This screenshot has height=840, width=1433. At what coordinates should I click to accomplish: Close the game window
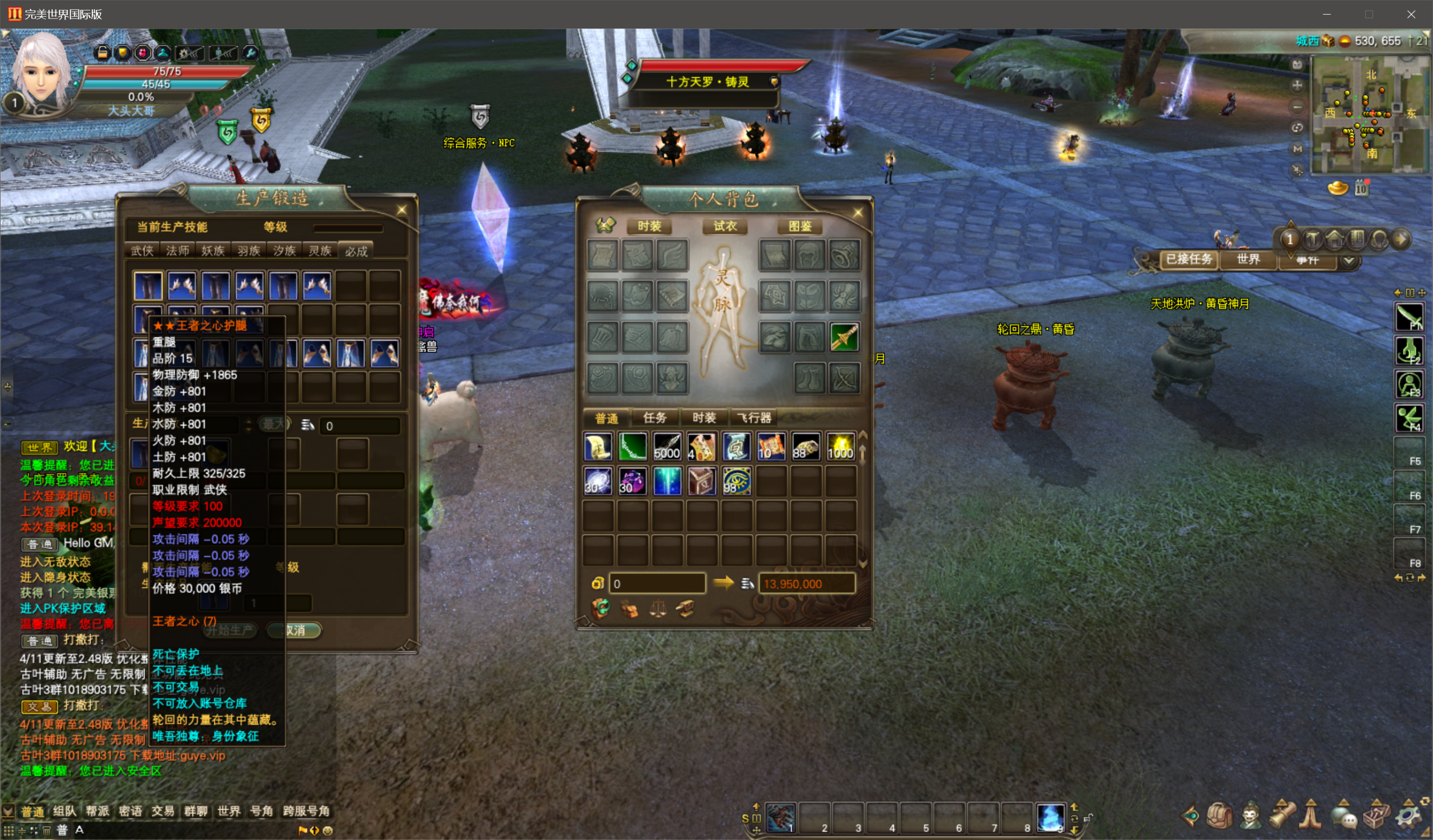(1411, 14)
